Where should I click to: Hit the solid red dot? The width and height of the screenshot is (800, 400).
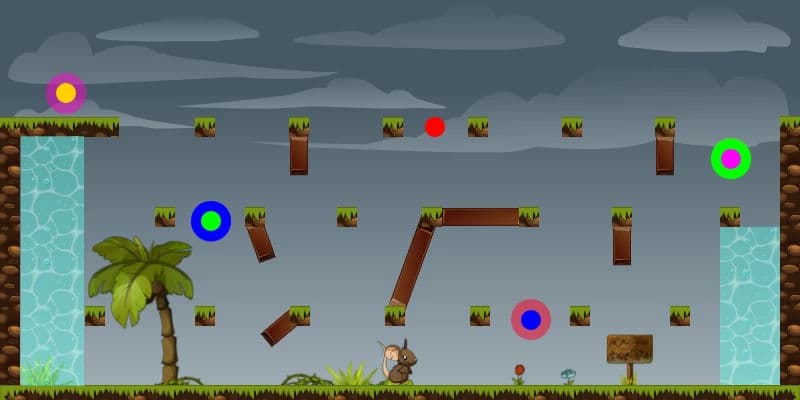tap(435, 127)
